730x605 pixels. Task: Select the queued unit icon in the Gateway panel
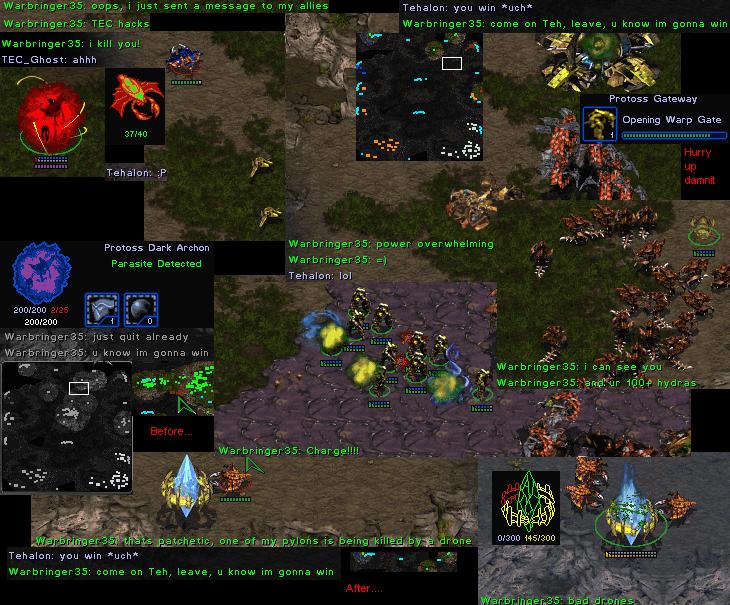pos(598,124)
